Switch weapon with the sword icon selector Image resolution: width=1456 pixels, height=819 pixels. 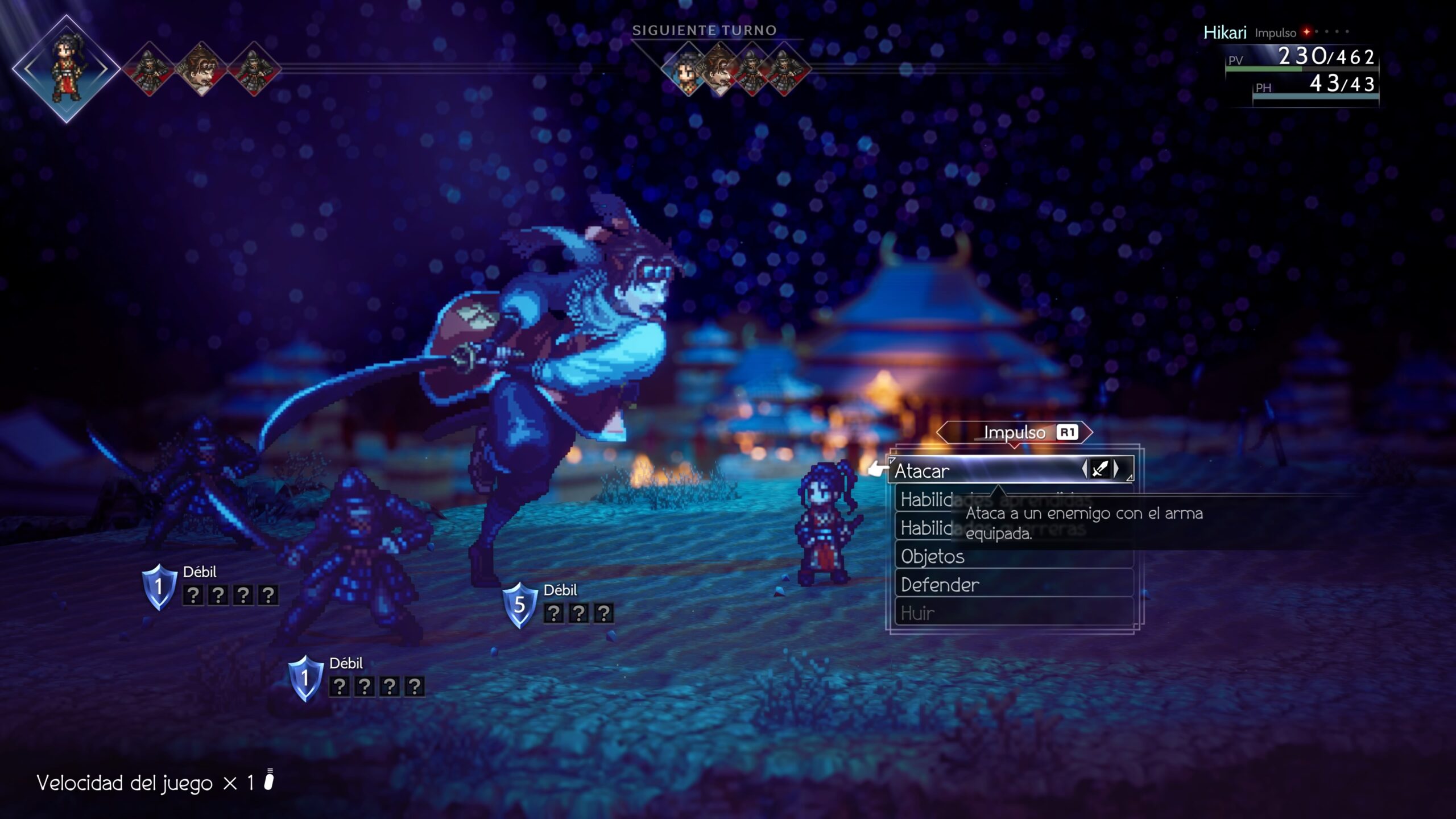click(1101, 469)
